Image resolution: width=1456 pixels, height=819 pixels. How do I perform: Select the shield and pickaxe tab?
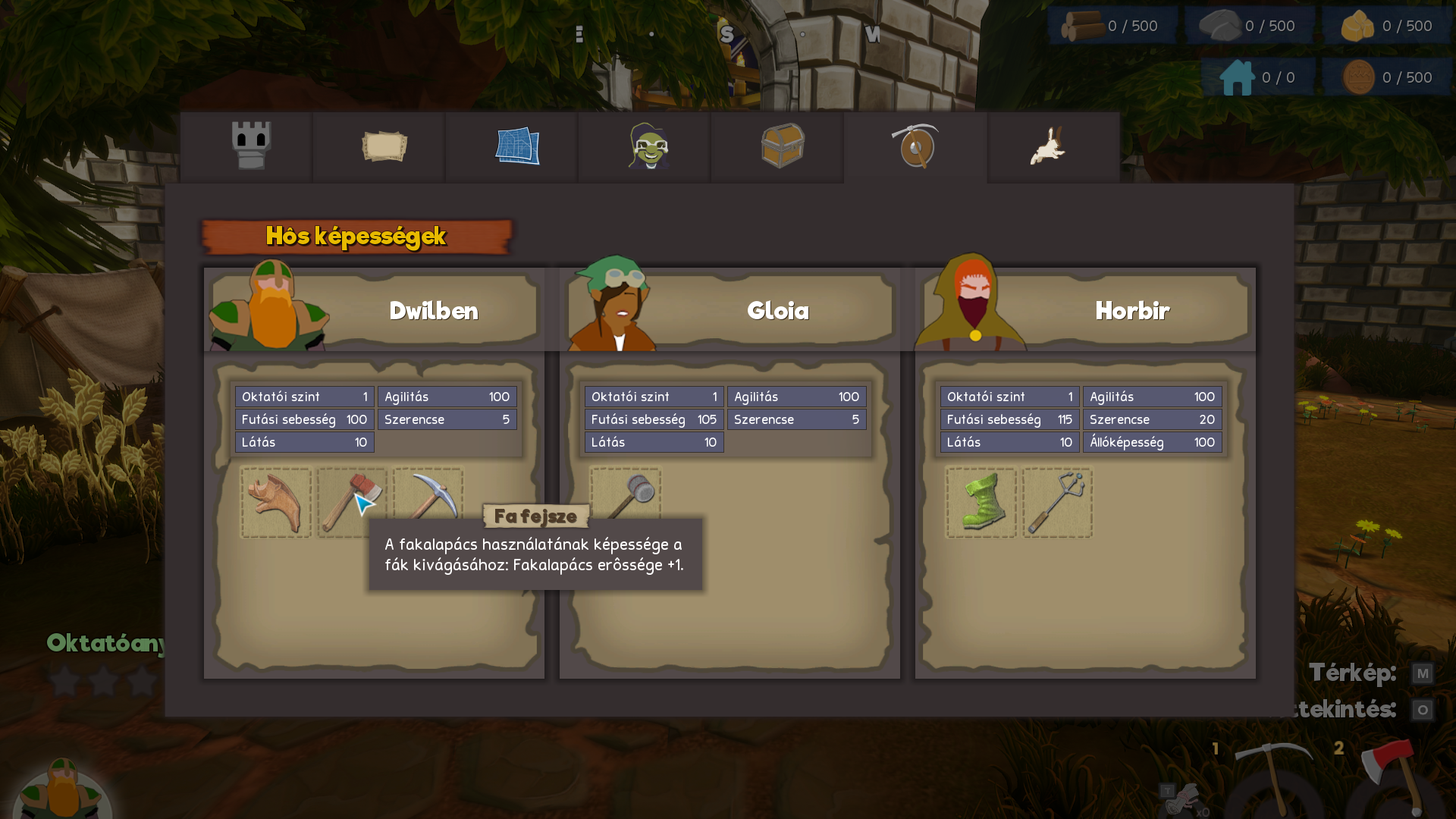915,146
